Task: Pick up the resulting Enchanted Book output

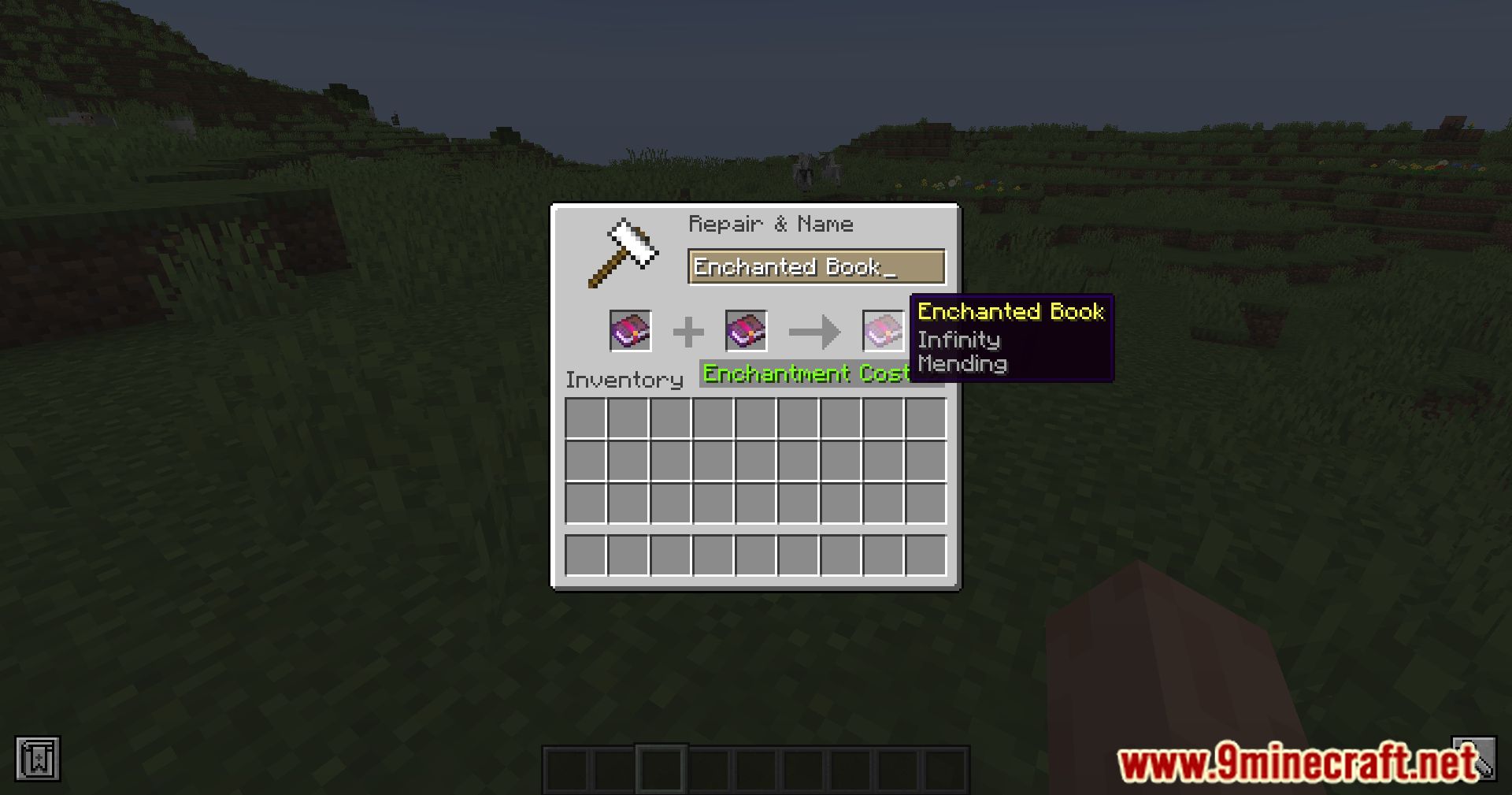Action: [x=882, y=330]
